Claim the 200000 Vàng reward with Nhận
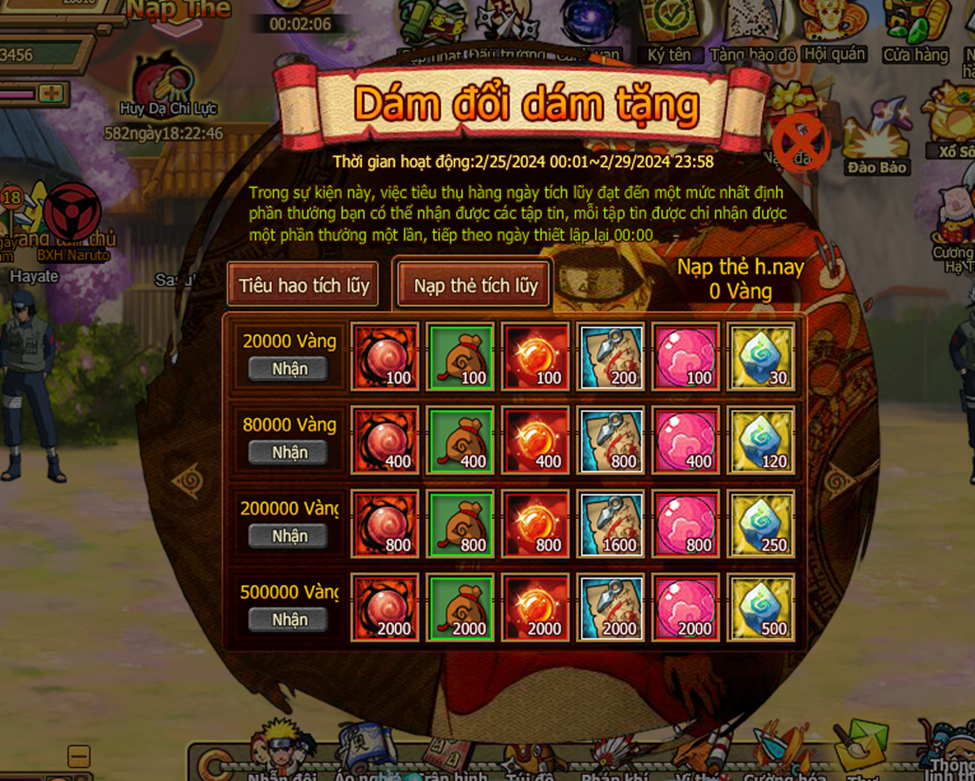This screenshot has height=781, width=975. 289,536
